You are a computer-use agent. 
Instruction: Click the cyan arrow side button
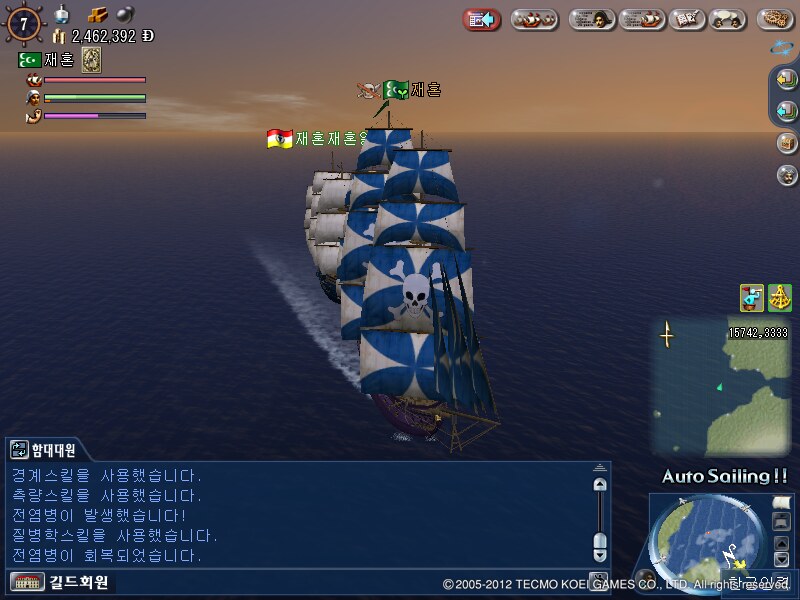point(786,110)
